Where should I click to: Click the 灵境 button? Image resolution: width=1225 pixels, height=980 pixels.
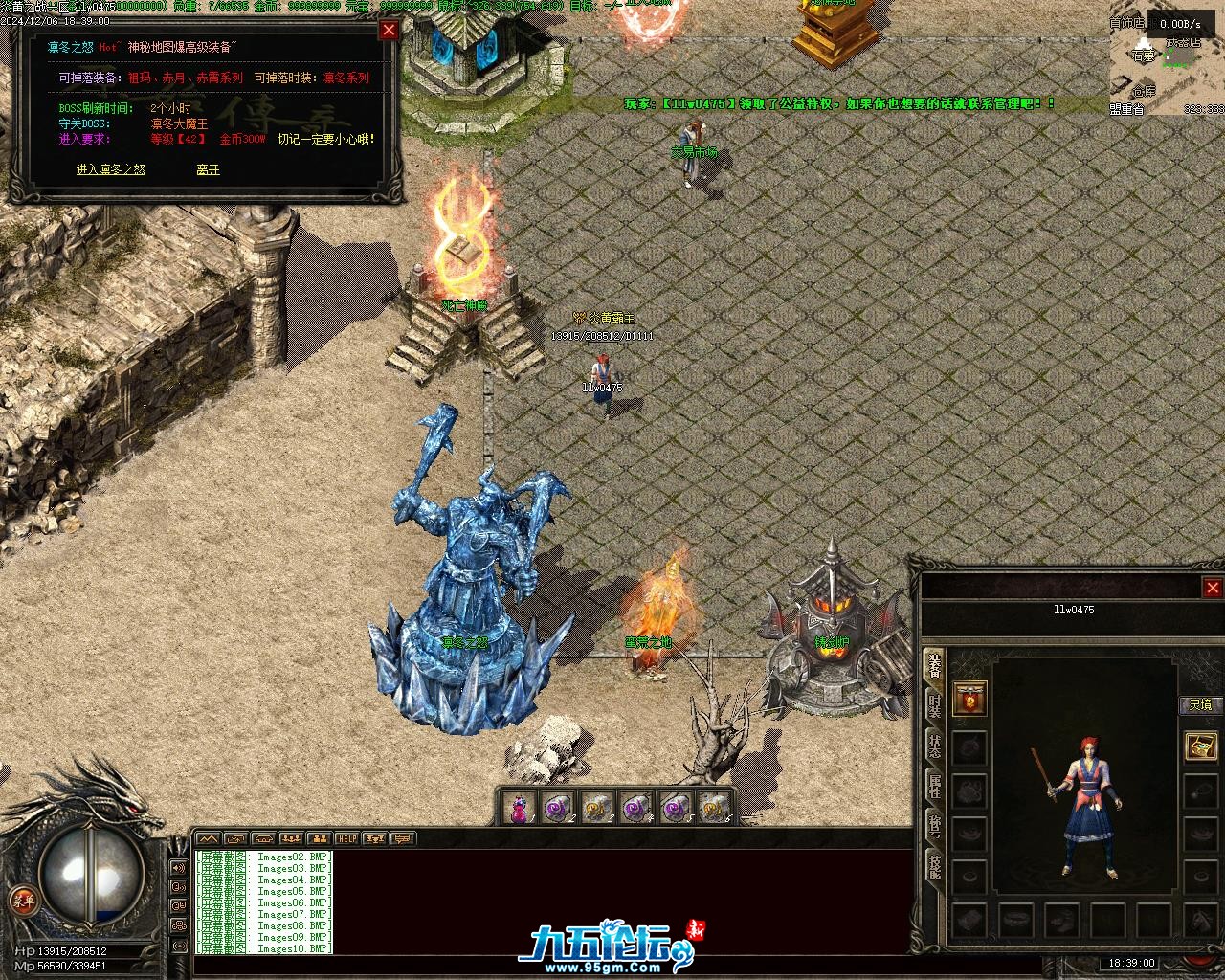click(x=1200, y=705)
